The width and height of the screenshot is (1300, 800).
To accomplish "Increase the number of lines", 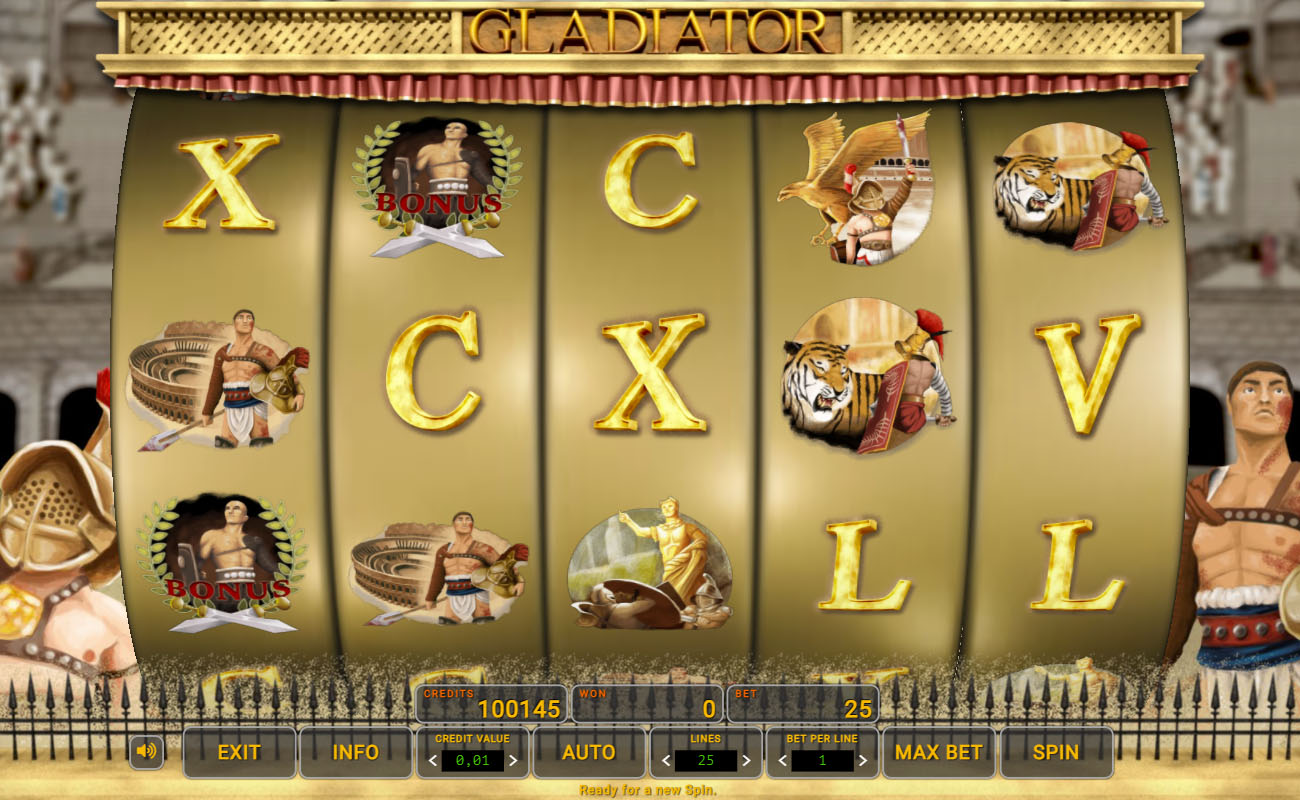I will pos(746,761).
